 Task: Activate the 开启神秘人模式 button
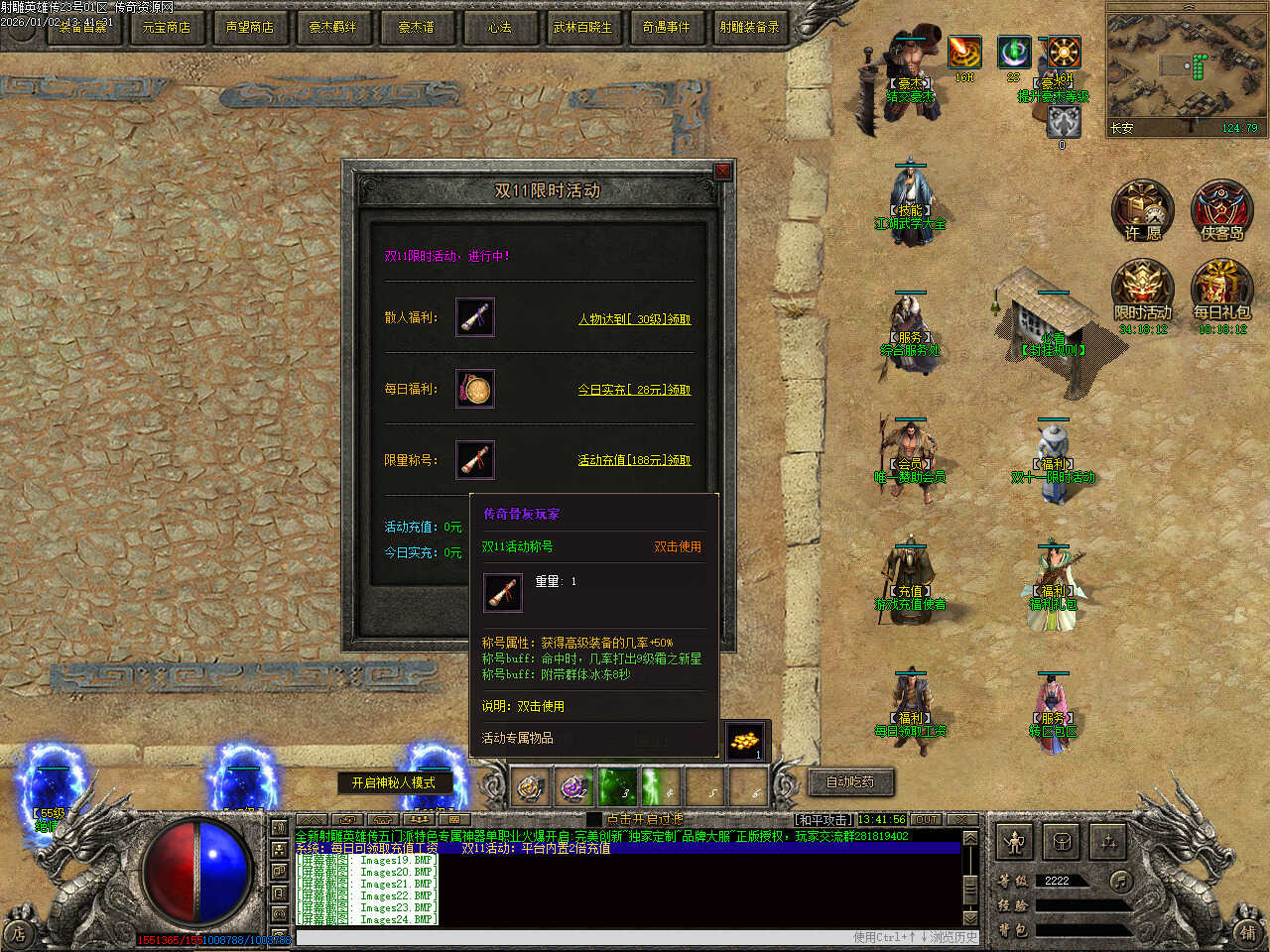point(394,782)
